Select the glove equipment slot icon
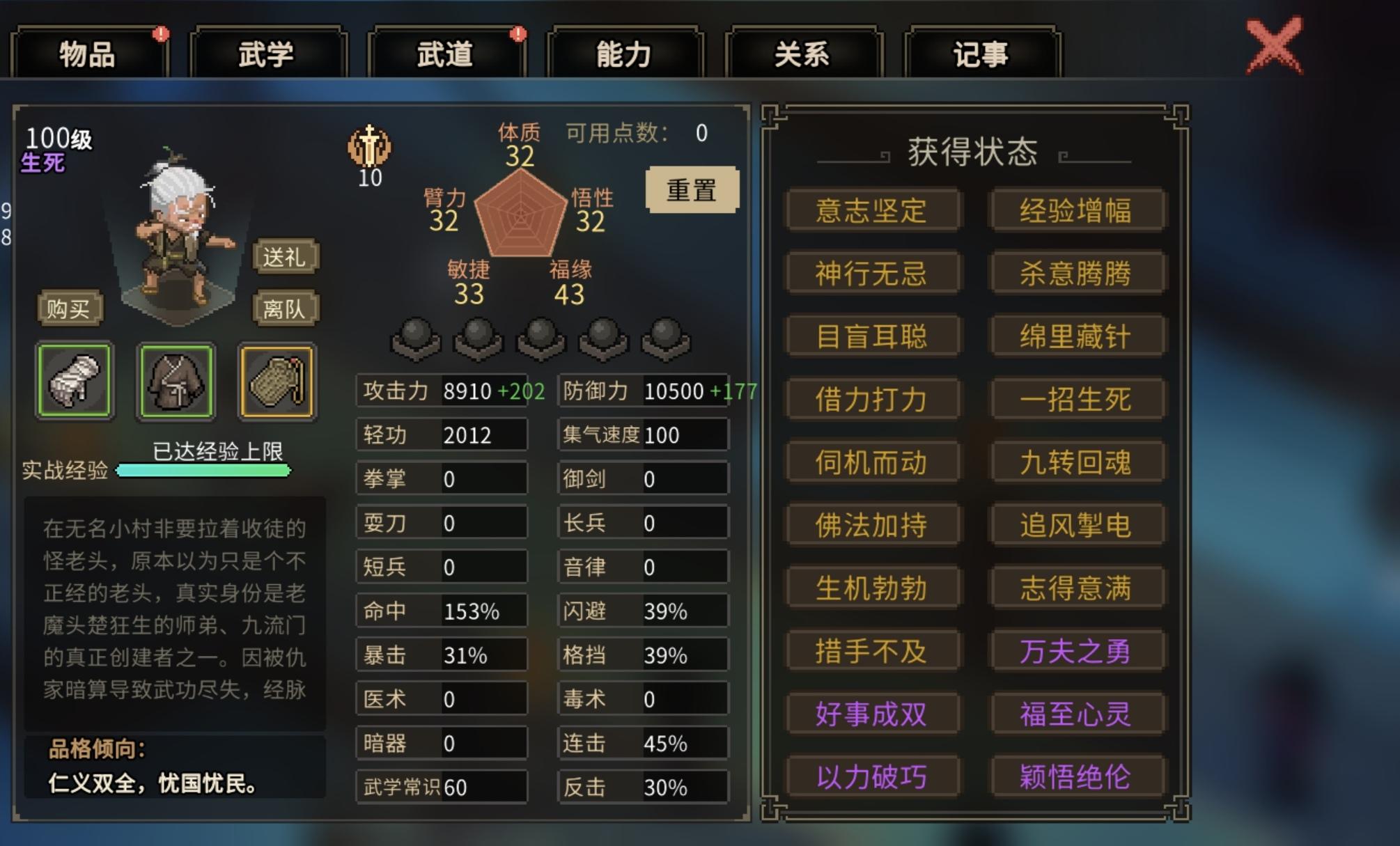 coord(75,382)
